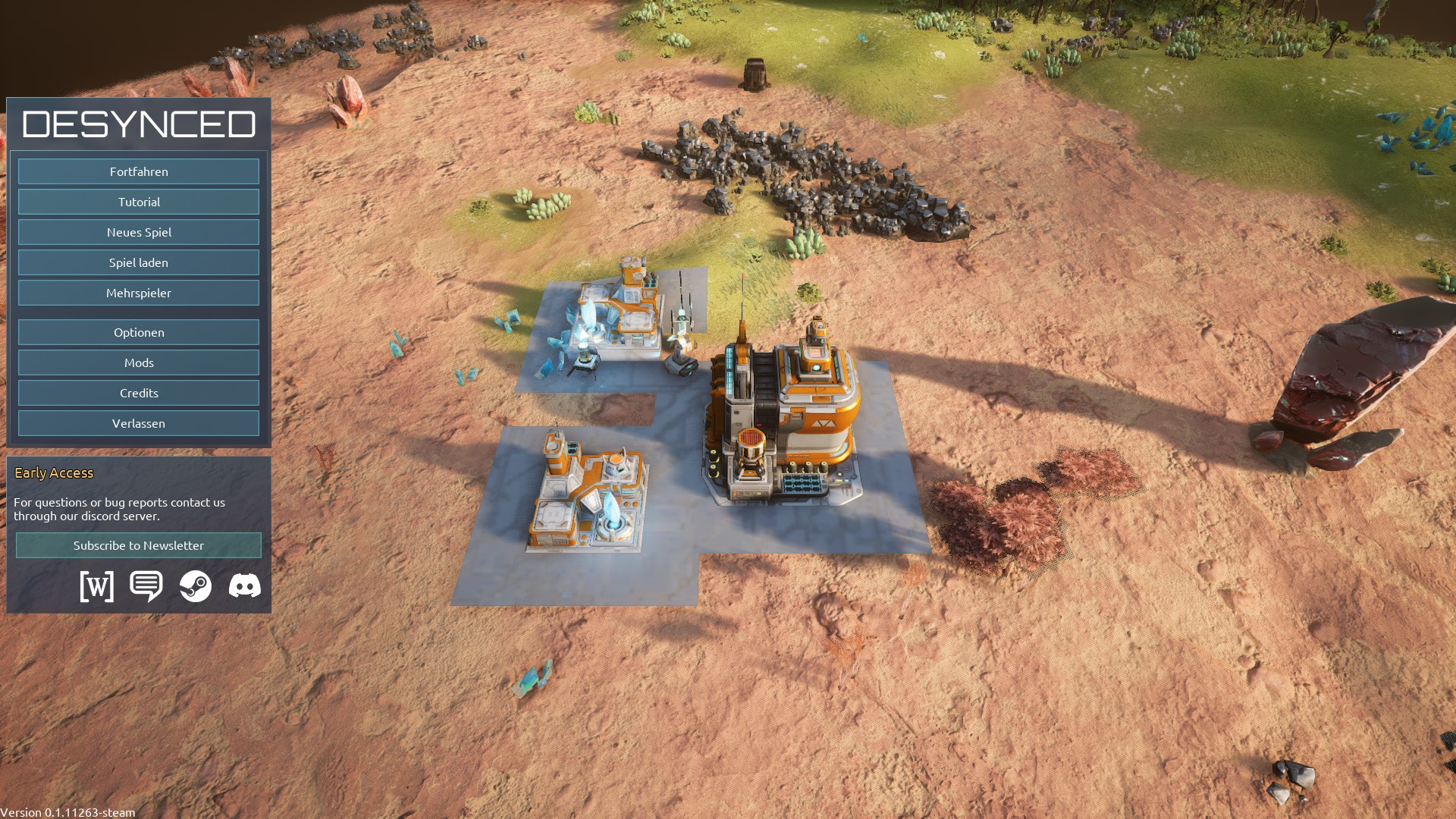Screen dimensions: 1456x819
Task: Quit the game with Verlassen
Action: tap(139, 423)
